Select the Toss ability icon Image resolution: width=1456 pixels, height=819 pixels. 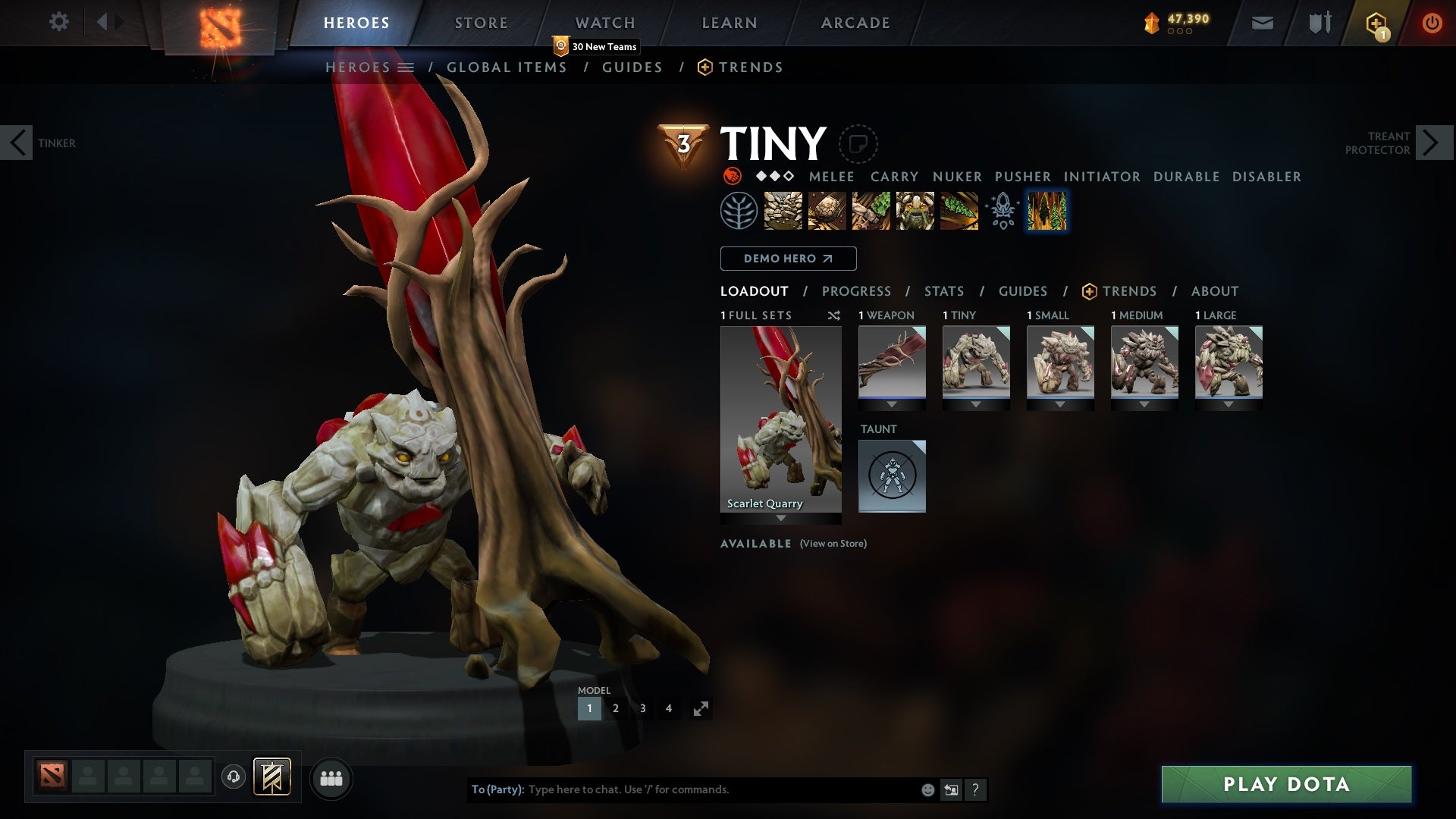pyautogui.click(x=827, y=211)
